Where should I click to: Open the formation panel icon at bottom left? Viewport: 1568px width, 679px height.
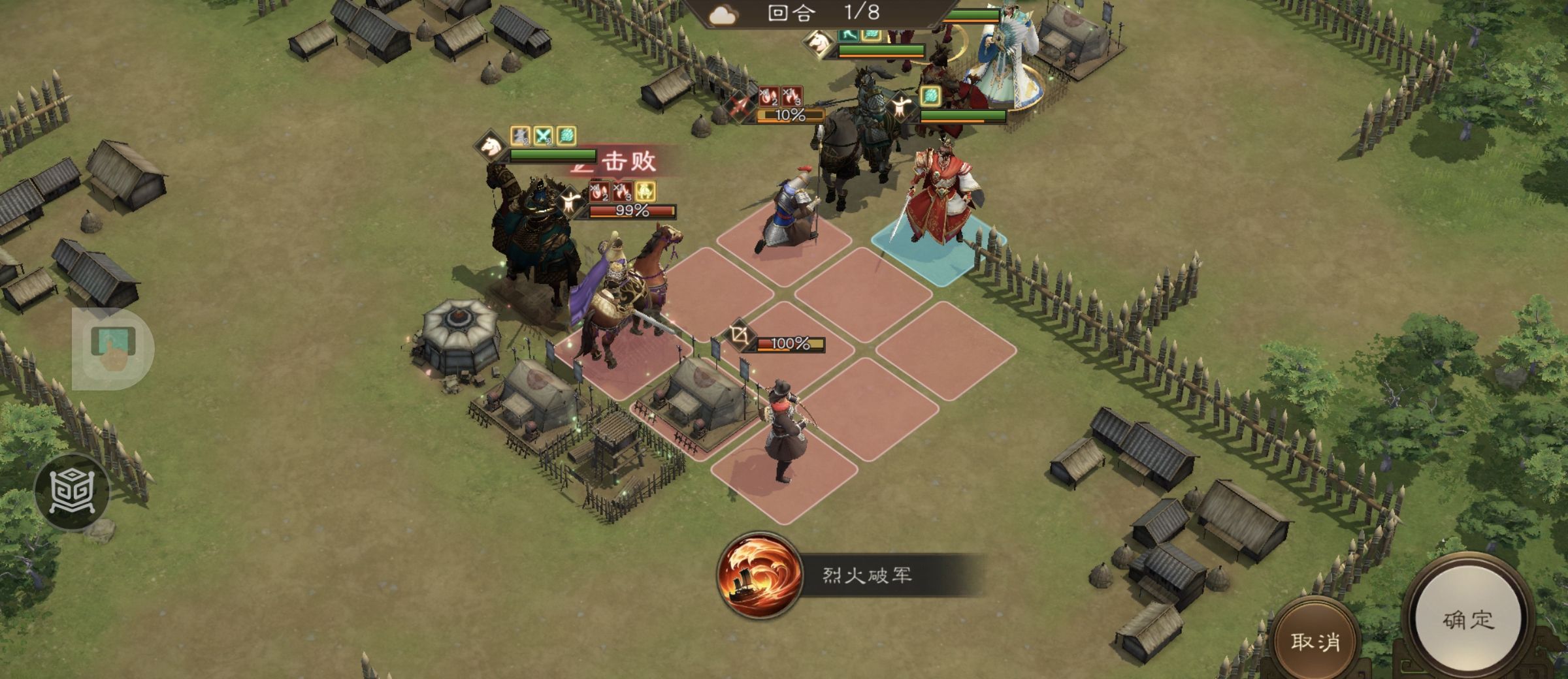74,493
